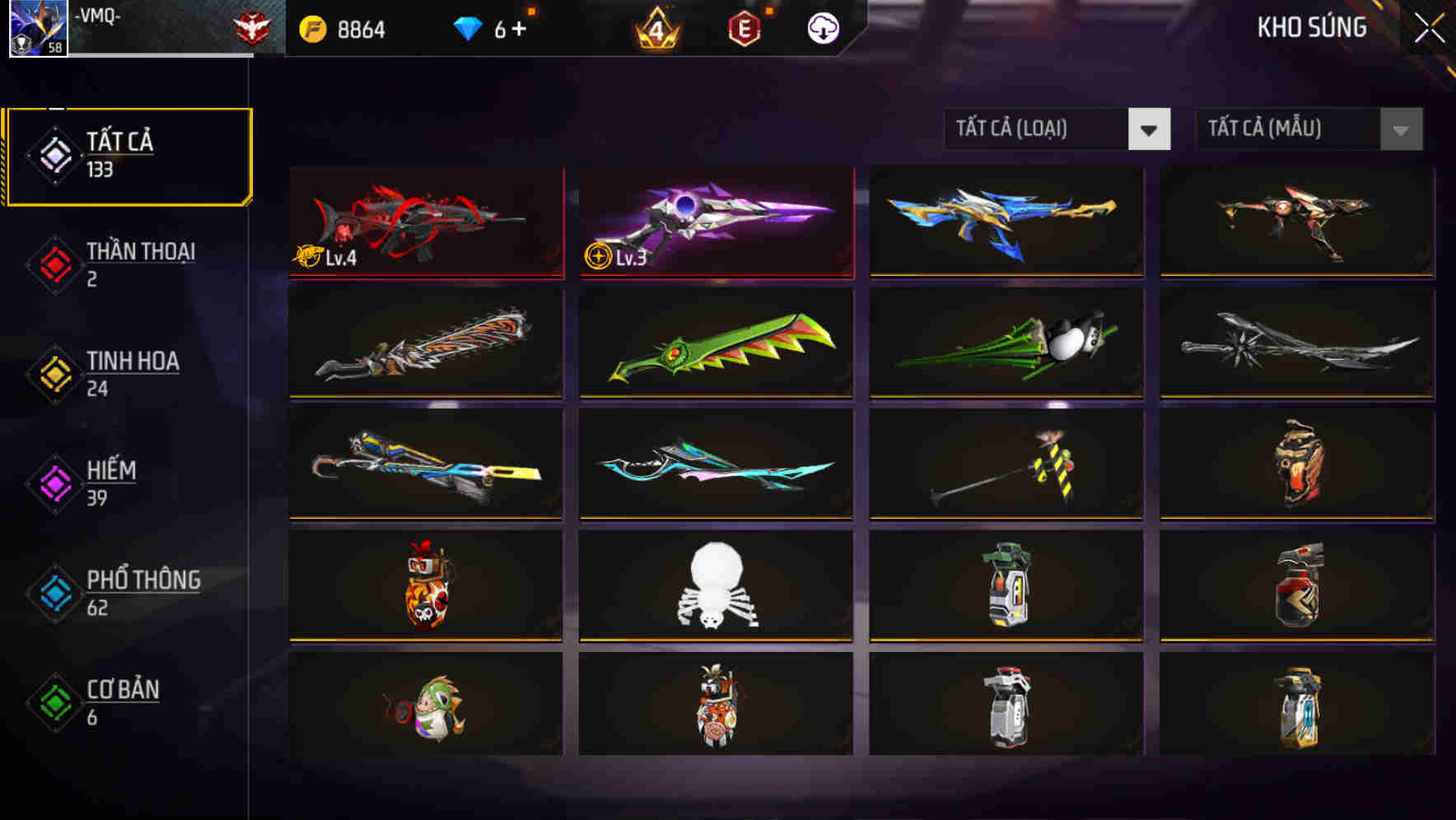Switch to the TẤT CẢ category tab
Screen dimensions: 1456x820
pos(128,155)
